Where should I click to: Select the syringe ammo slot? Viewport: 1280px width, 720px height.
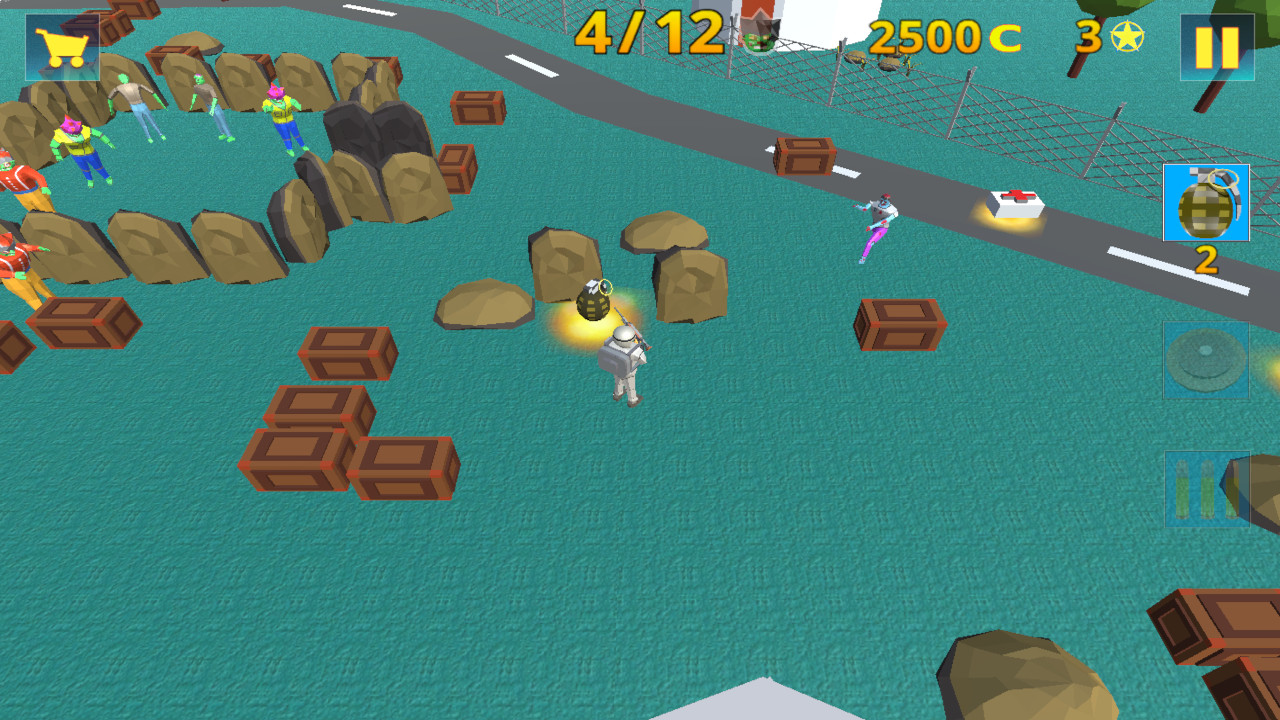pos(1205,490)
